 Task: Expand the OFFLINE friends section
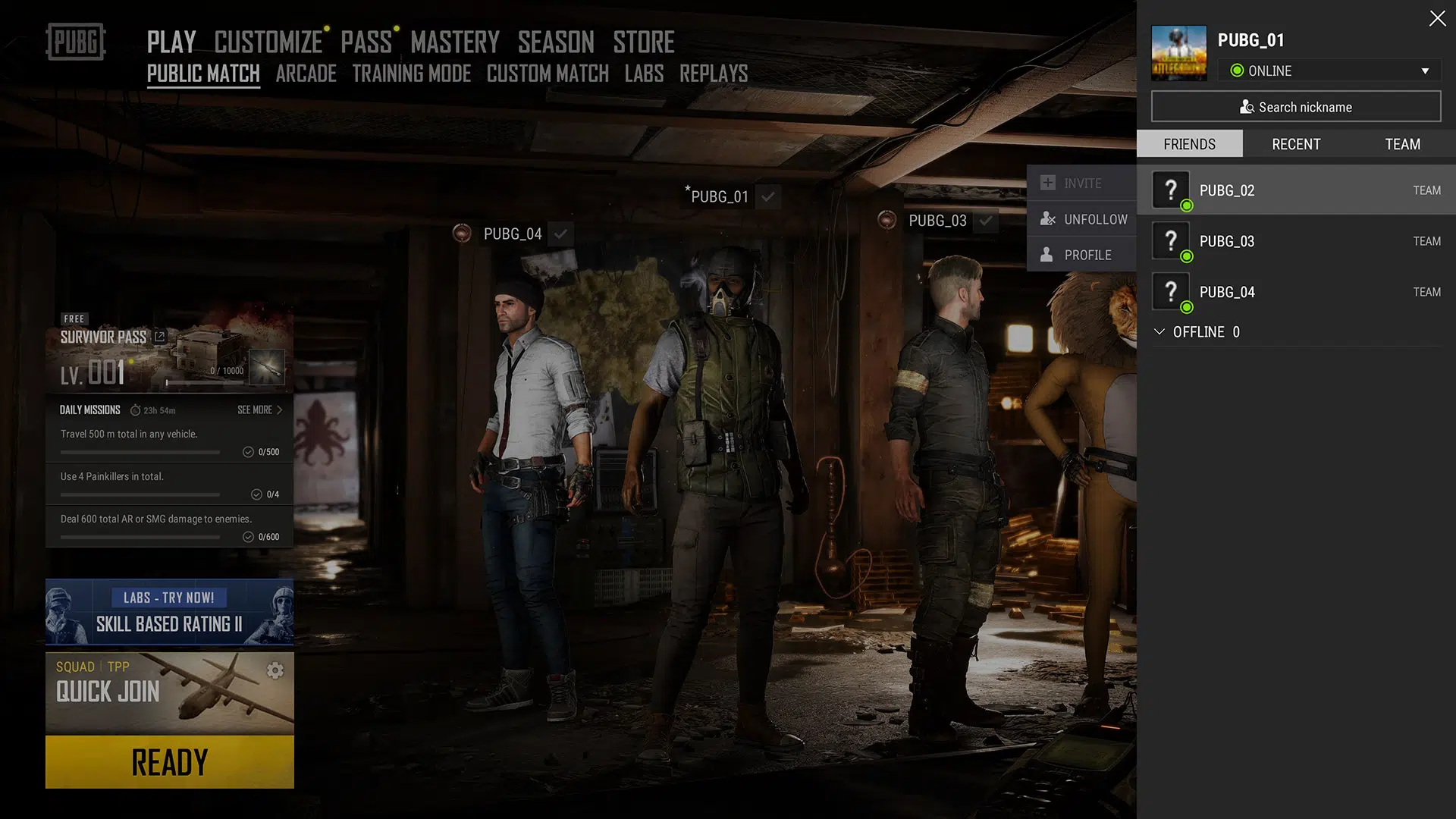click(x=1197, y=332)
